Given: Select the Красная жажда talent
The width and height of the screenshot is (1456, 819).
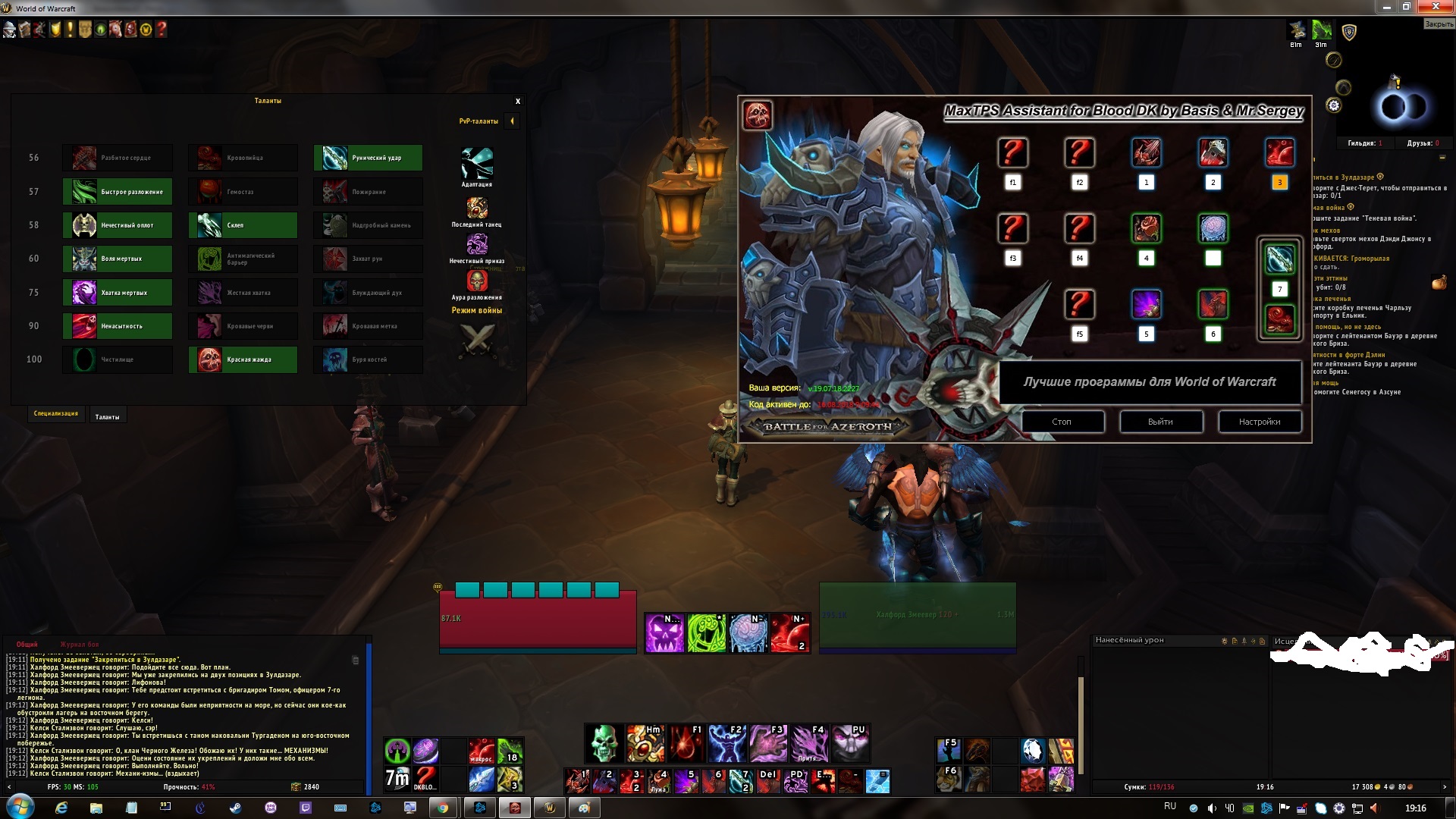Looking at the screenshot, I should (243, 359).
